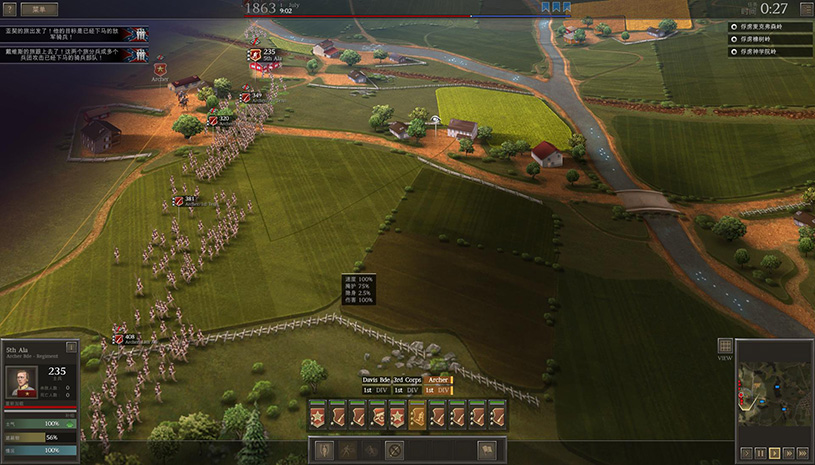Pause the battle with the pause button
Screen dimensions: 815x465
(760, 453)
